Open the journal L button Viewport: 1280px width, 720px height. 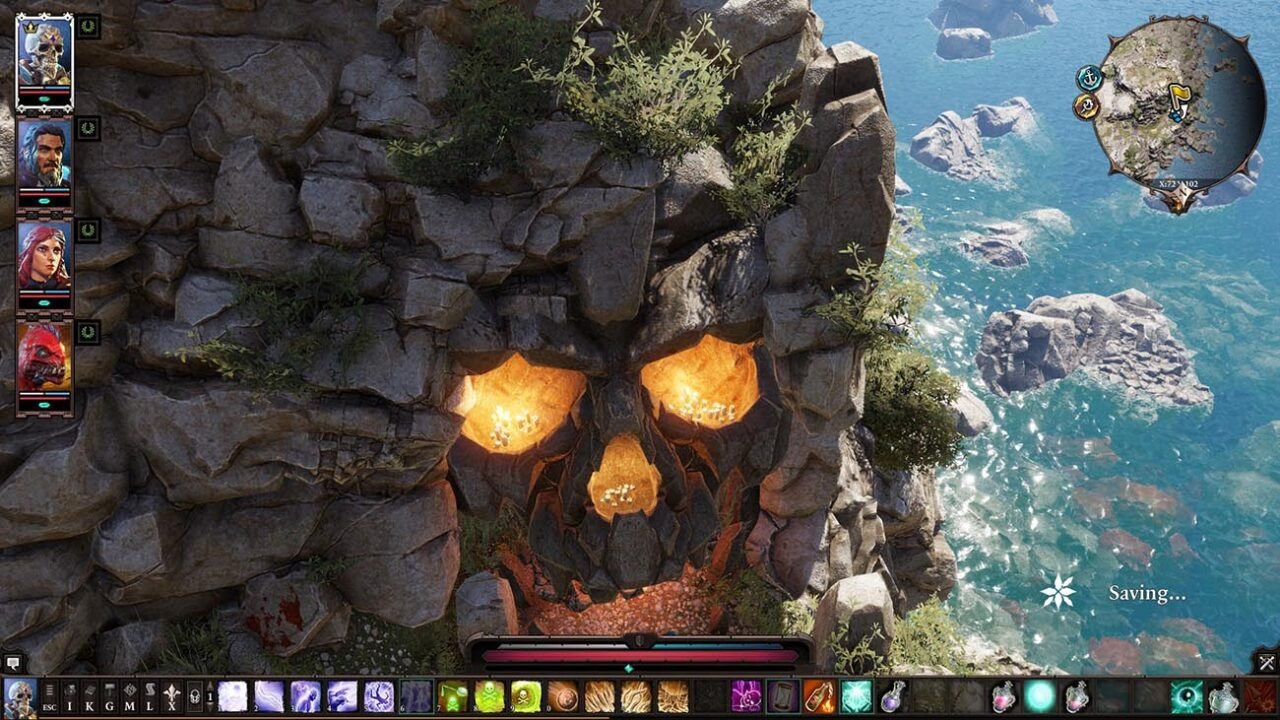(151, 696)
